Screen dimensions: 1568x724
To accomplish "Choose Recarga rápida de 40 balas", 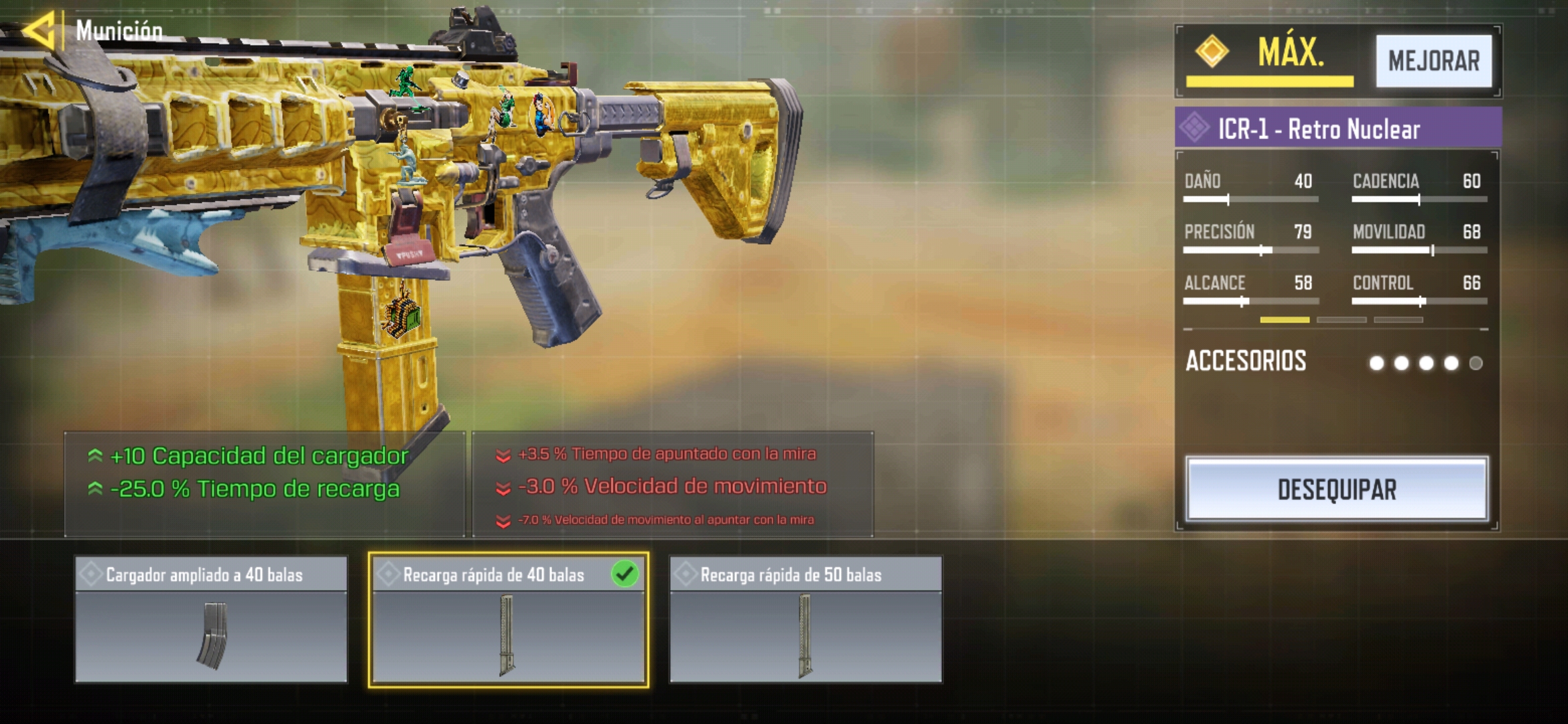I will pos(508,619).
